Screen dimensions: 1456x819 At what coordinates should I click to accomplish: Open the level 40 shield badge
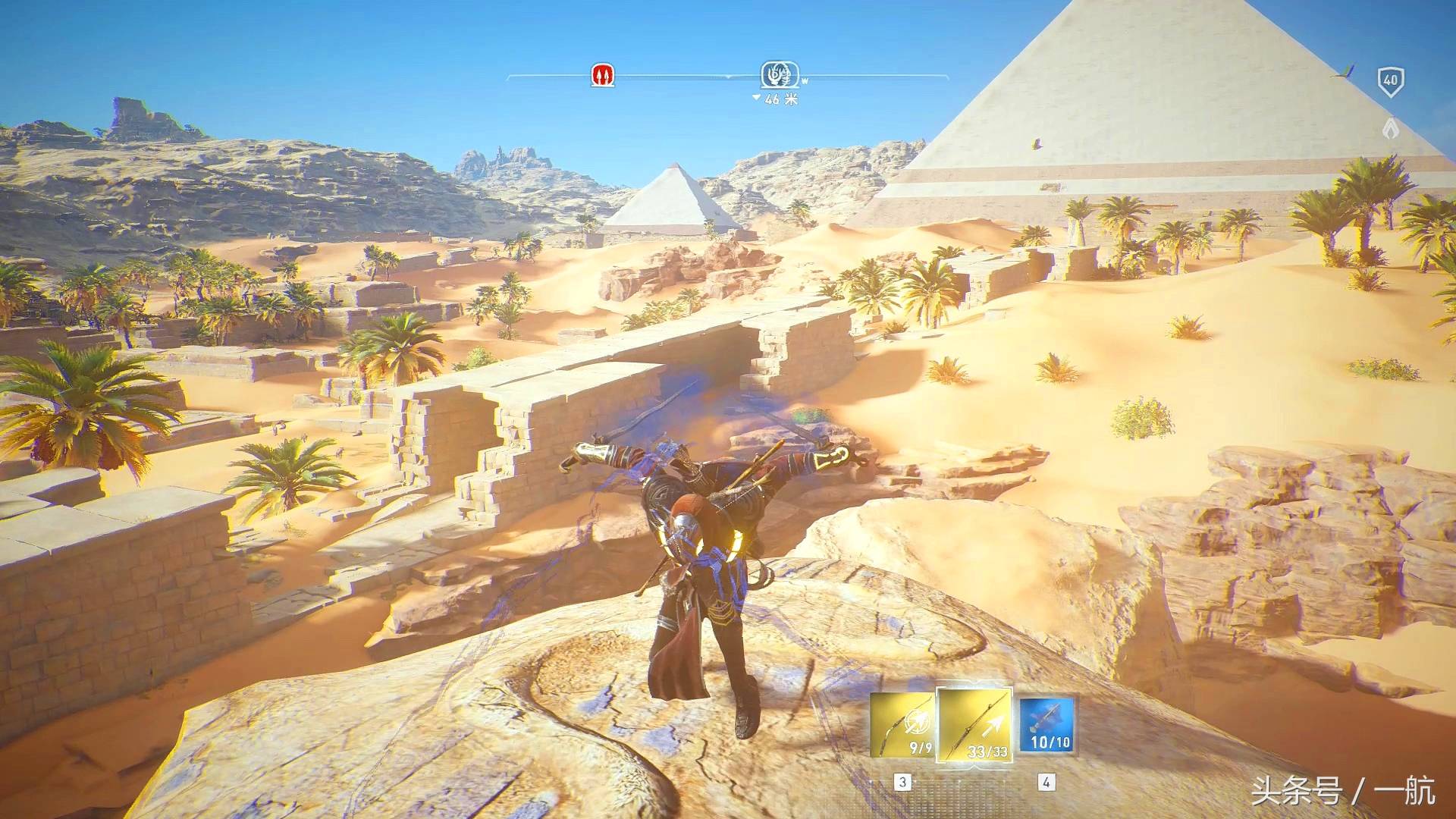pyautogui.click(x=1390, y=81)
